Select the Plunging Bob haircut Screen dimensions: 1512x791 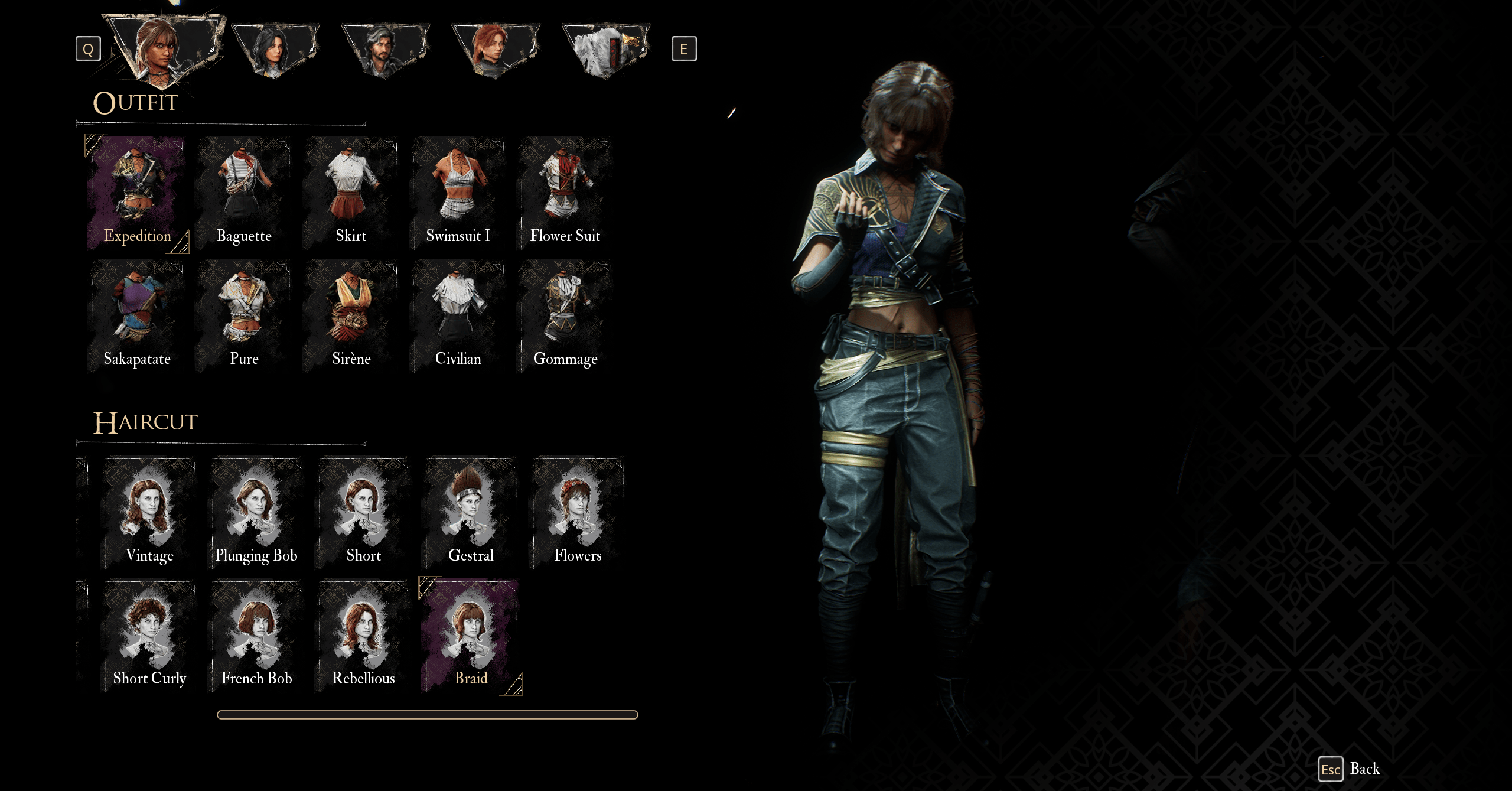point(256,513)
